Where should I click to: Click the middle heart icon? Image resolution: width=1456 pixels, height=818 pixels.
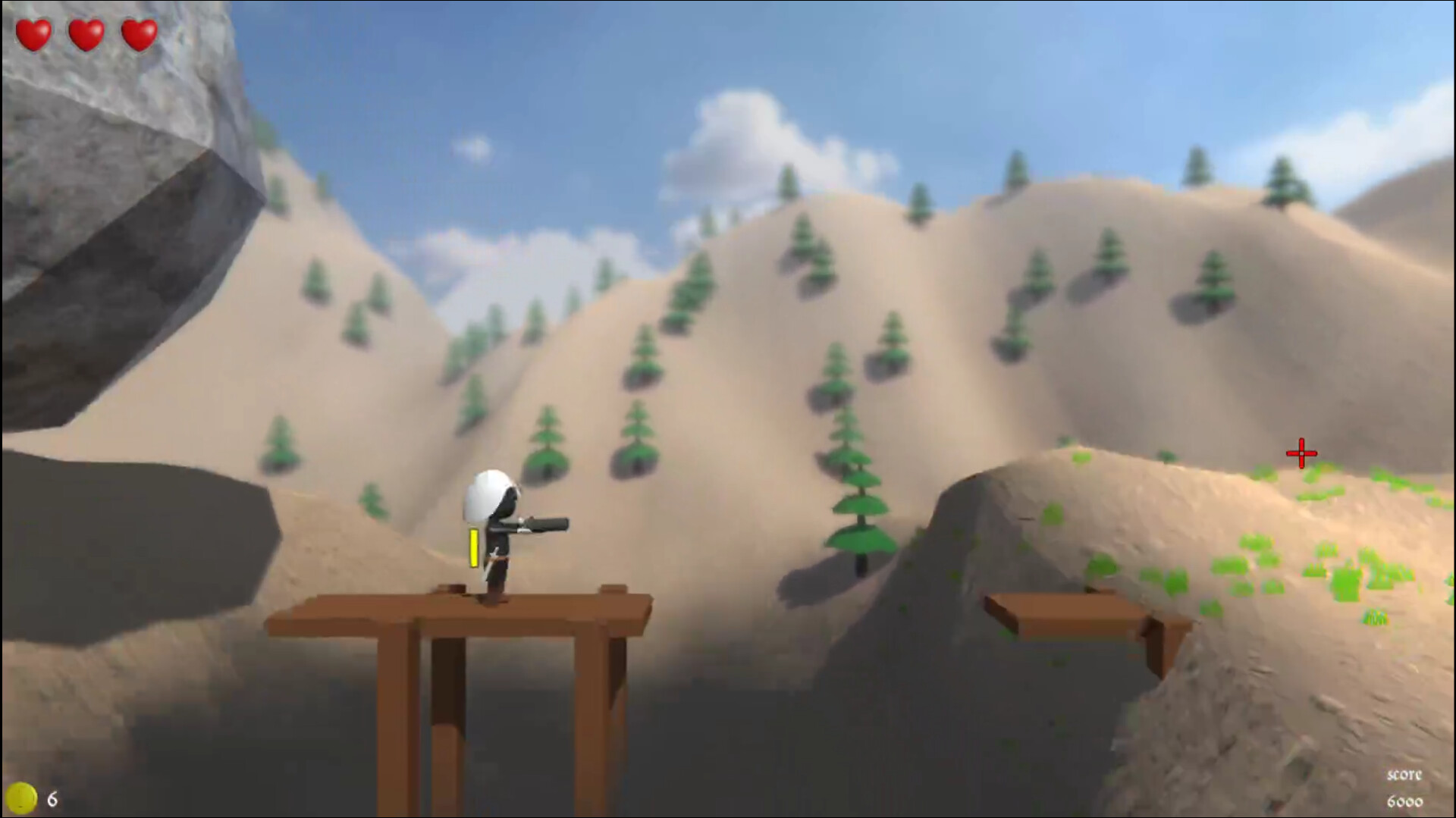click(86, 32)
